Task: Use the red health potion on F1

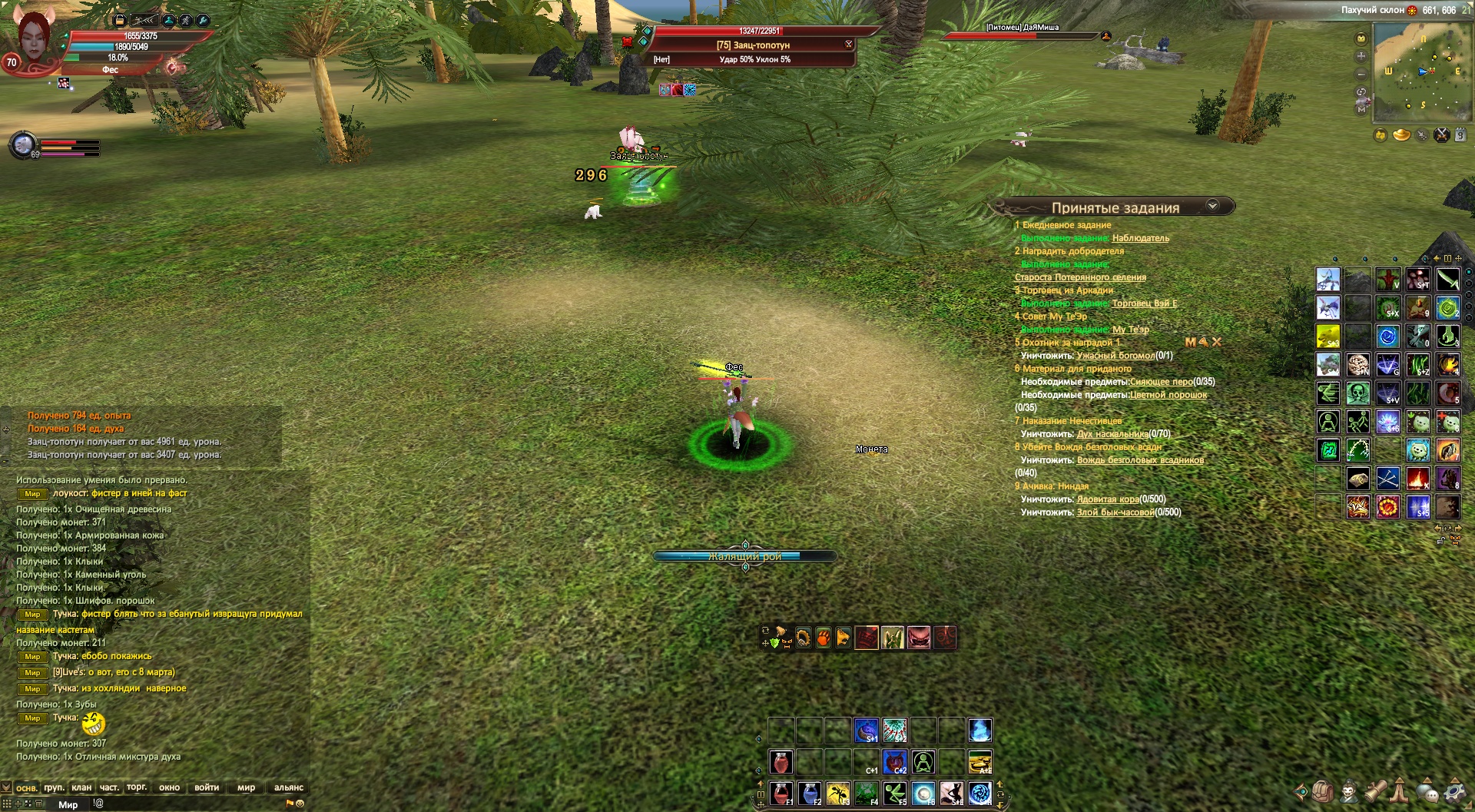Action: [x=781, y=793]
